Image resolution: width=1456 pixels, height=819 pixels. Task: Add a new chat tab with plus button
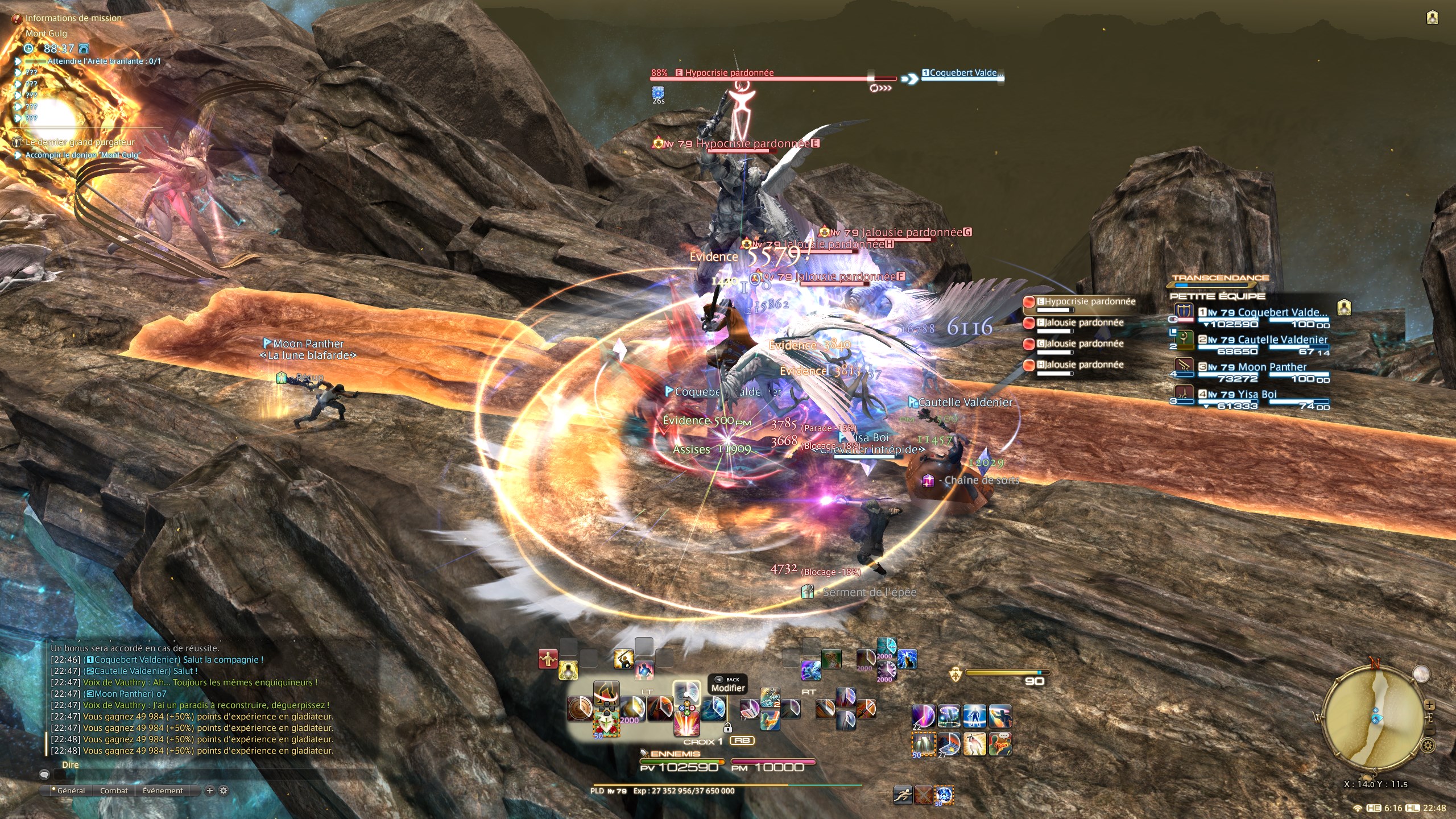click(209, 791)
